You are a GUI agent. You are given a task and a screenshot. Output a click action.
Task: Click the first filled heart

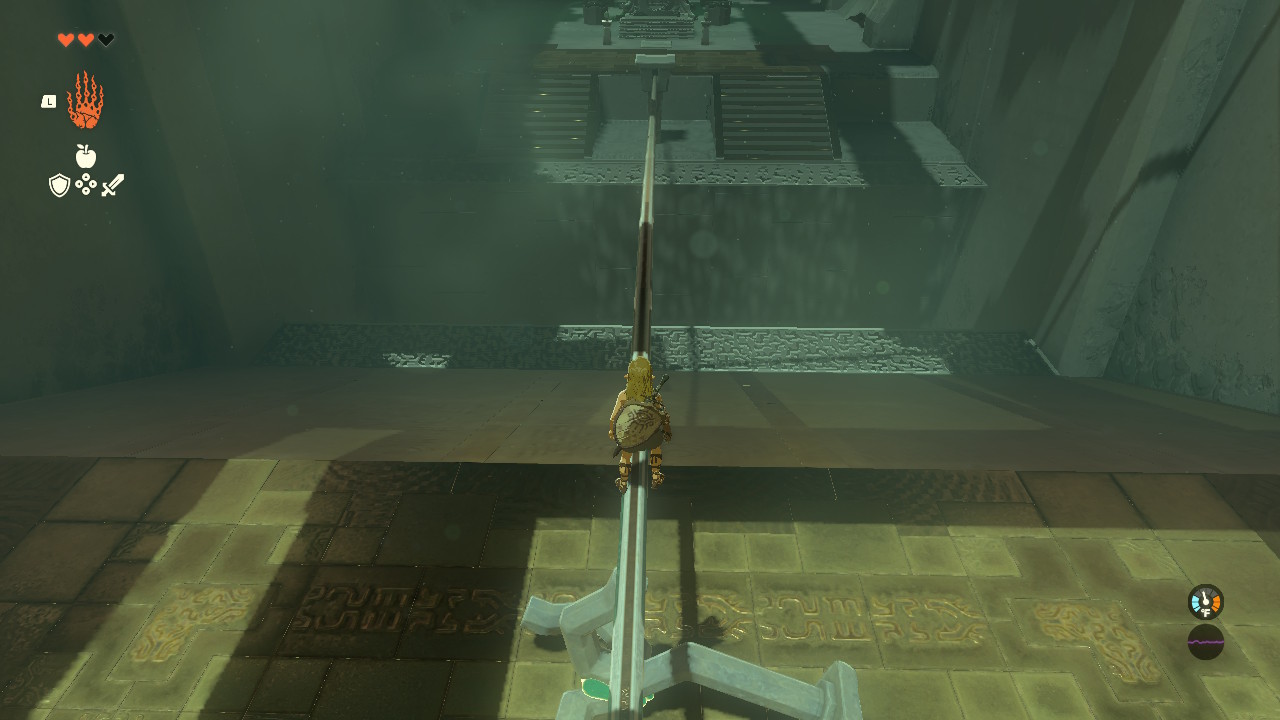pyautogui.click(x=66, y=38)
